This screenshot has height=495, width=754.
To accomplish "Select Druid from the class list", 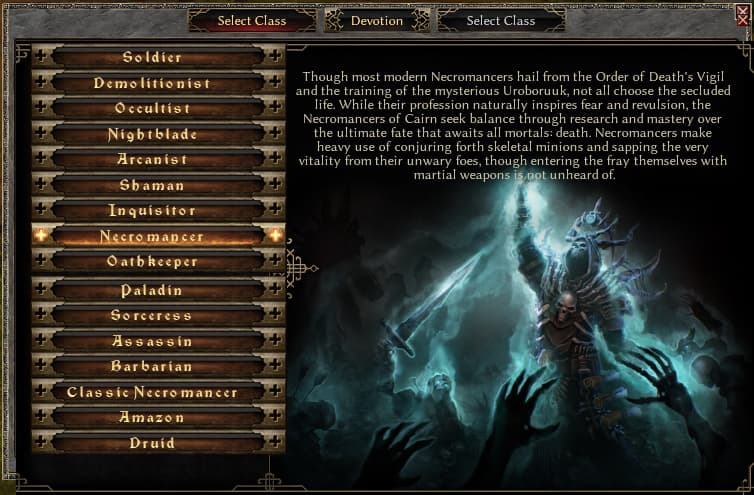I will click(153, 443).
